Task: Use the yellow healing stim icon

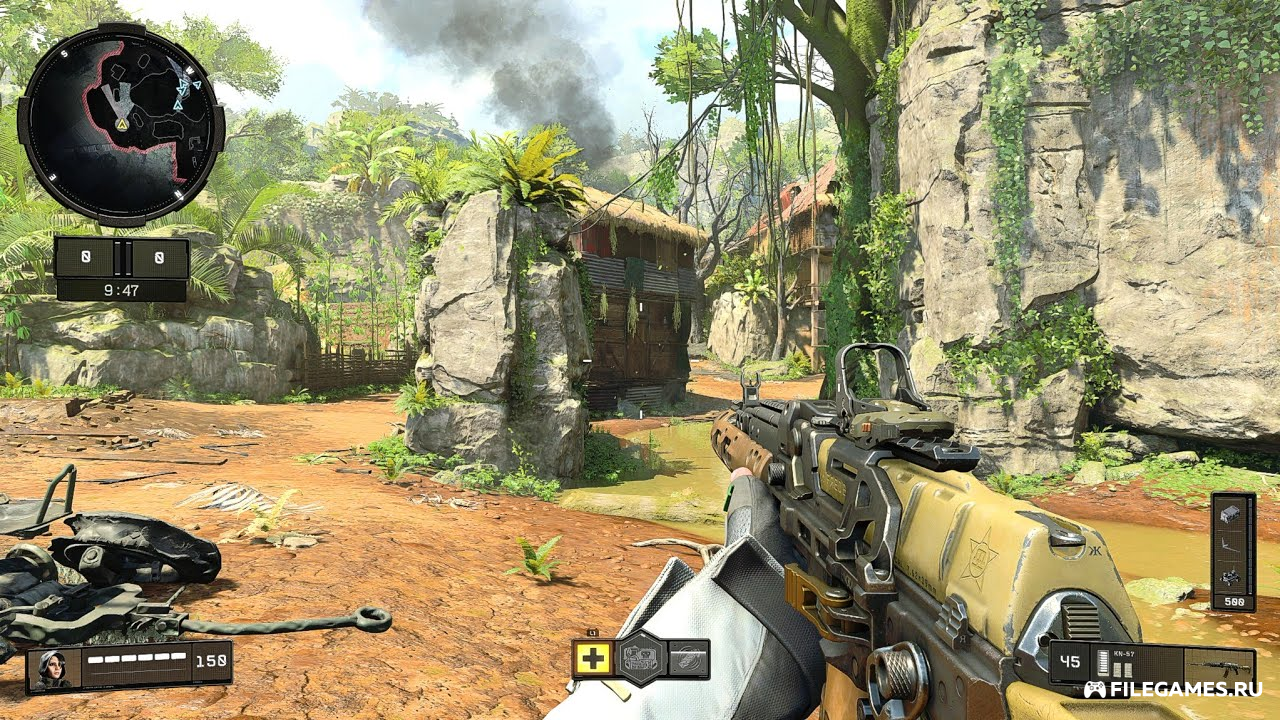Action: pos(592,659)
